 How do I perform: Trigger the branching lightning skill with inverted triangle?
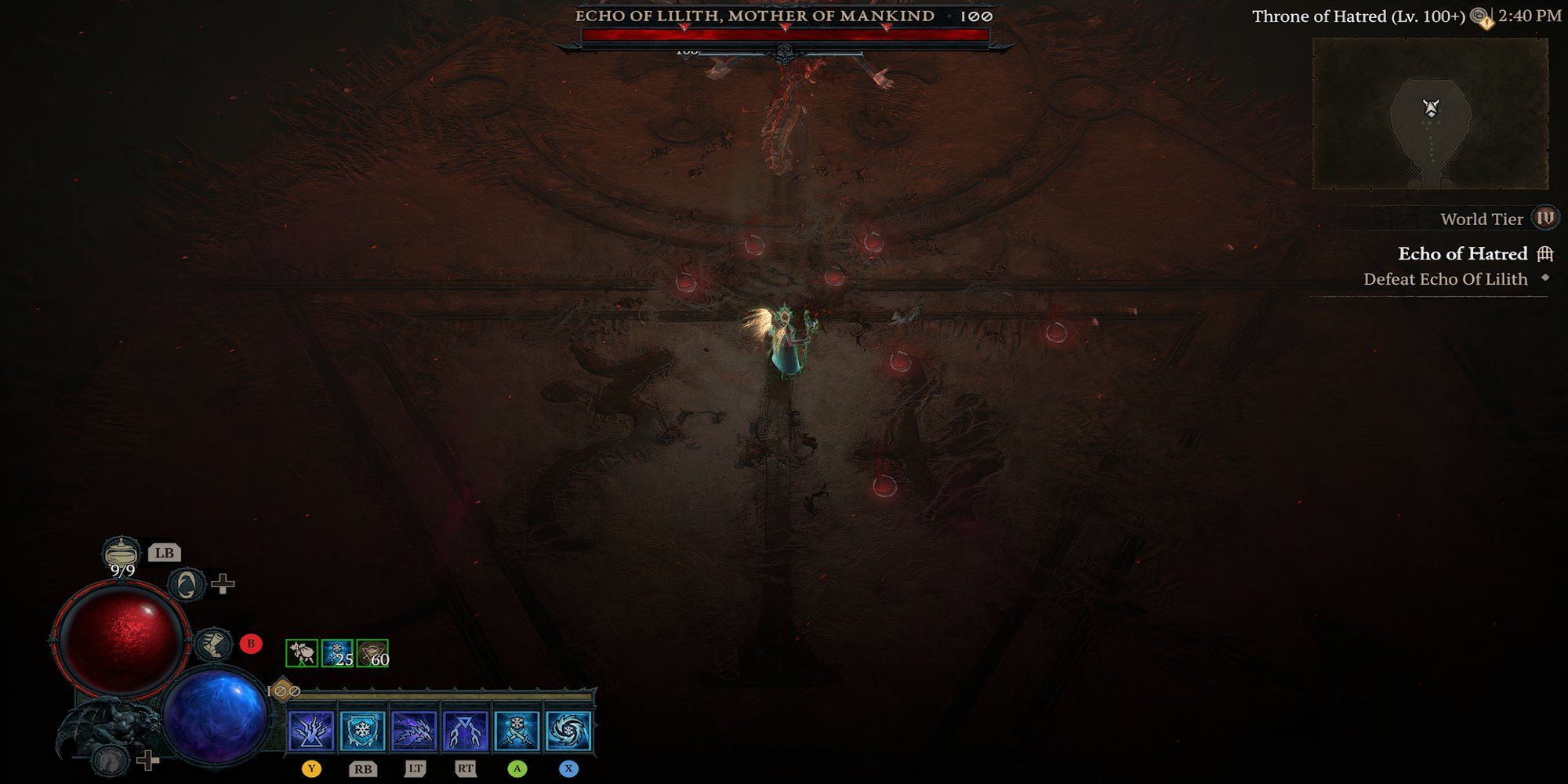(466, 731)
